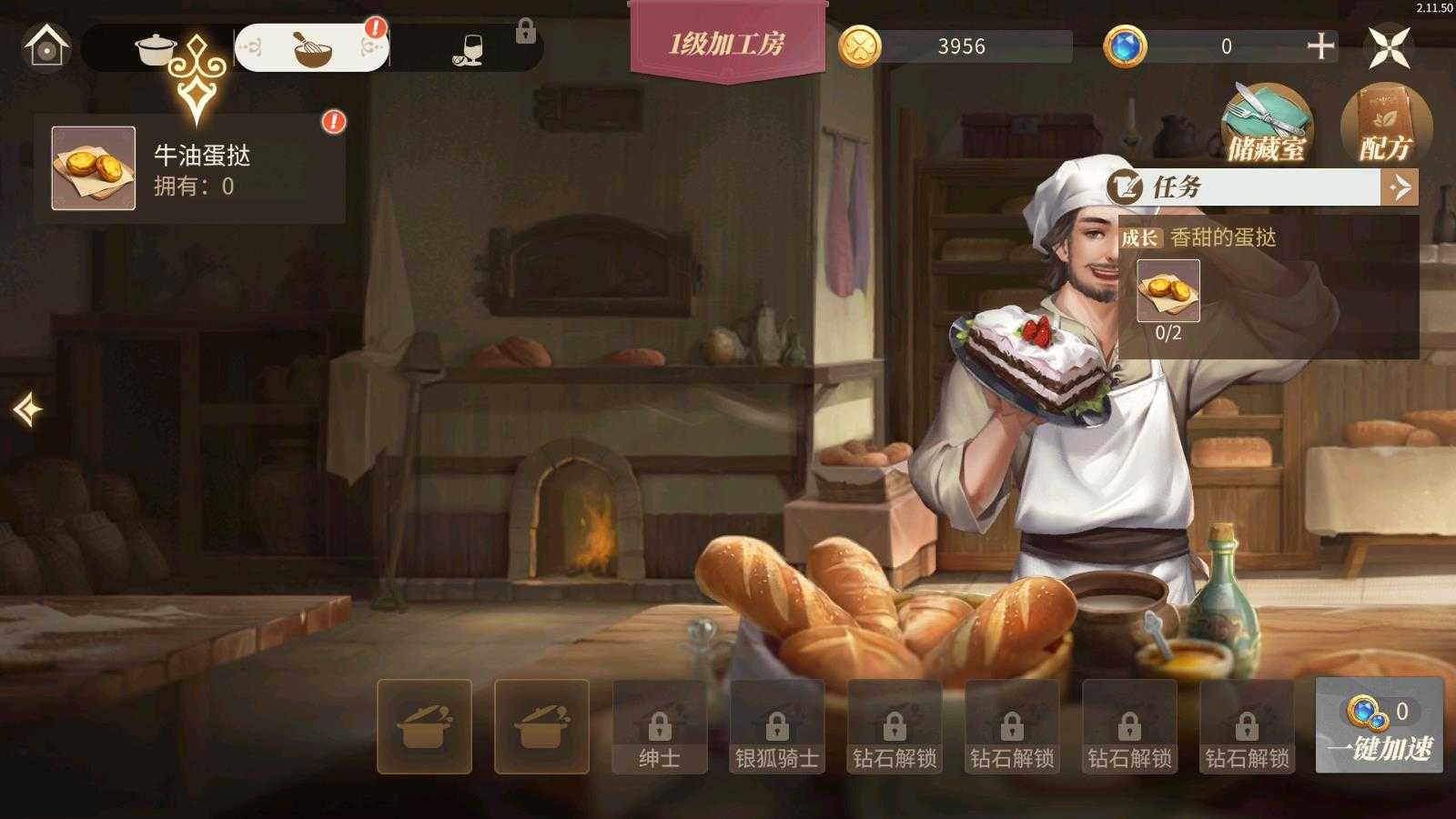Viewport: 1456px width, 819px height.
Task: Click the locked wine glass tab
Action: click(466, 48)
